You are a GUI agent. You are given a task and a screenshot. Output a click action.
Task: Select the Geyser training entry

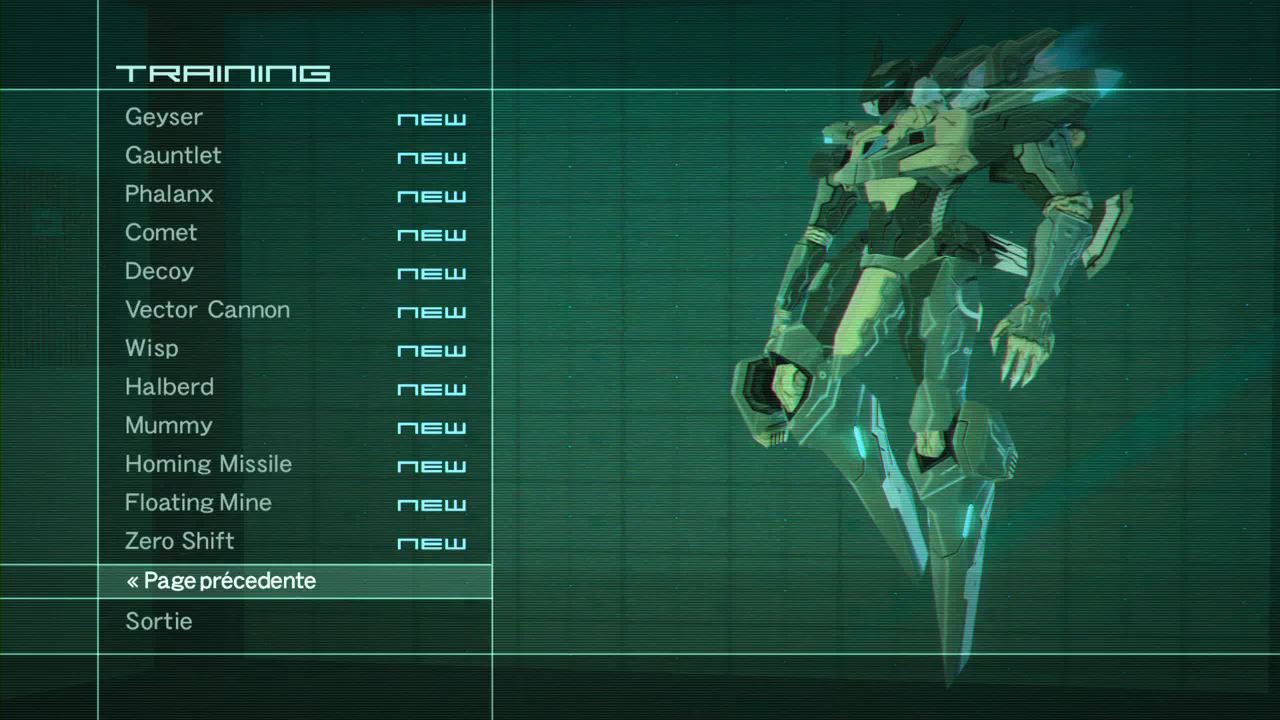point(164,117)
